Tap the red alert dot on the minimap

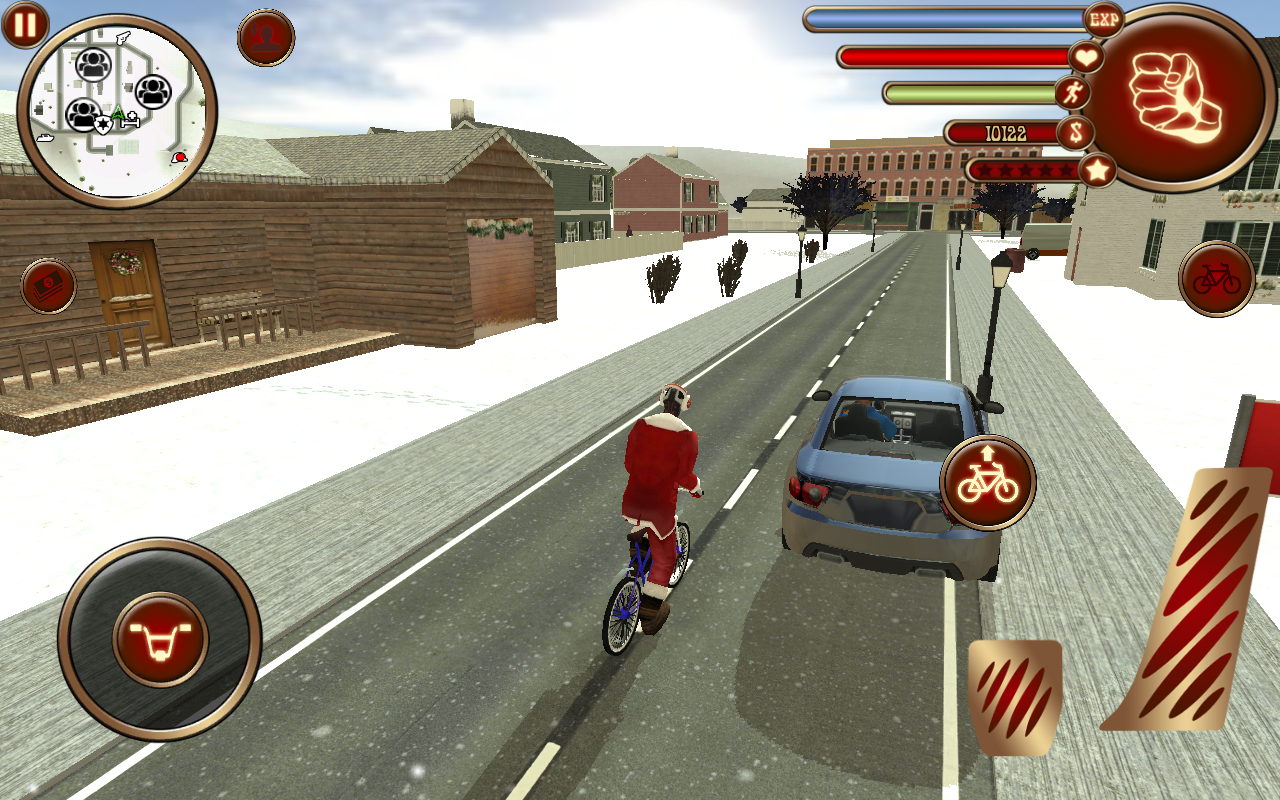point(180,156)
